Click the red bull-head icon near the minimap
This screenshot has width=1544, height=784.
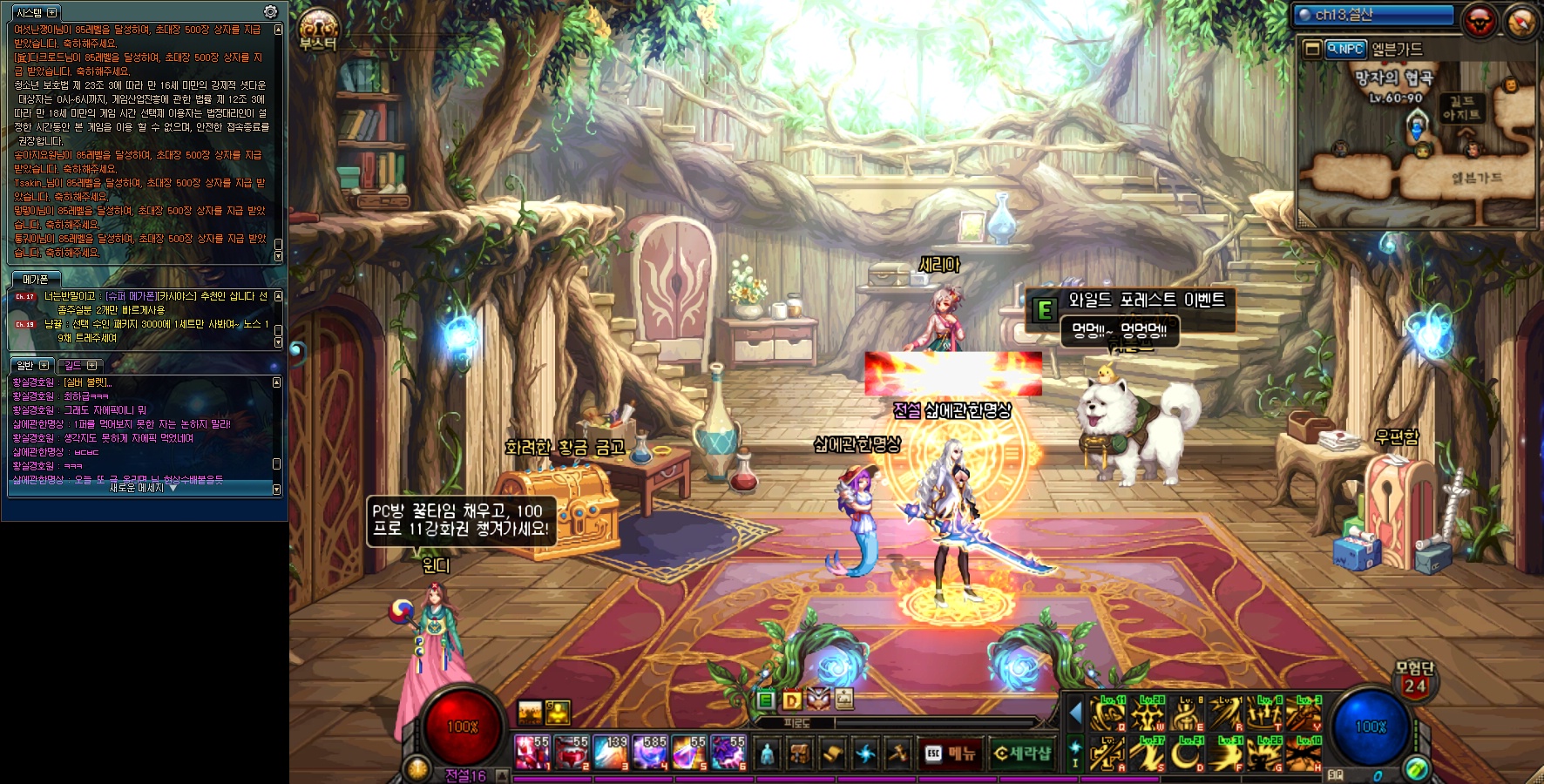click(1479, 20)
